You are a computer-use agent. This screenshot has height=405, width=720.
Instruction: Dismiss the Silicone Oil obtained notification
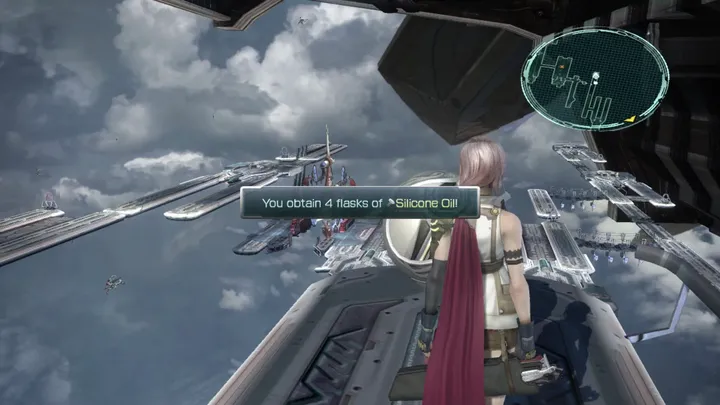pyautogui.click(x=360, y=202)
